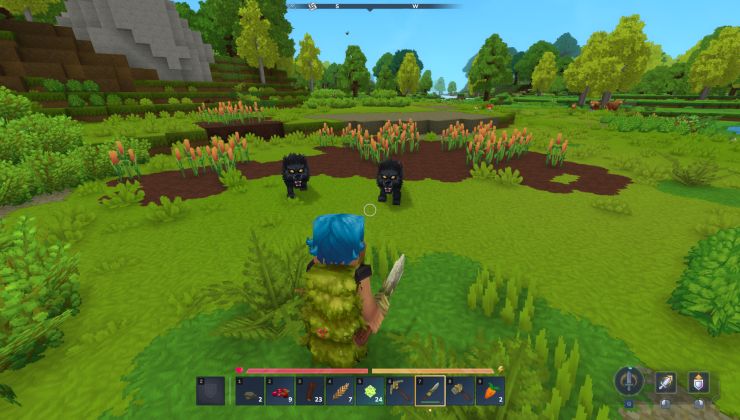Choose the red berries hotbar slot
This screenshot has height=420, width=740.
(x=280, y=390)
